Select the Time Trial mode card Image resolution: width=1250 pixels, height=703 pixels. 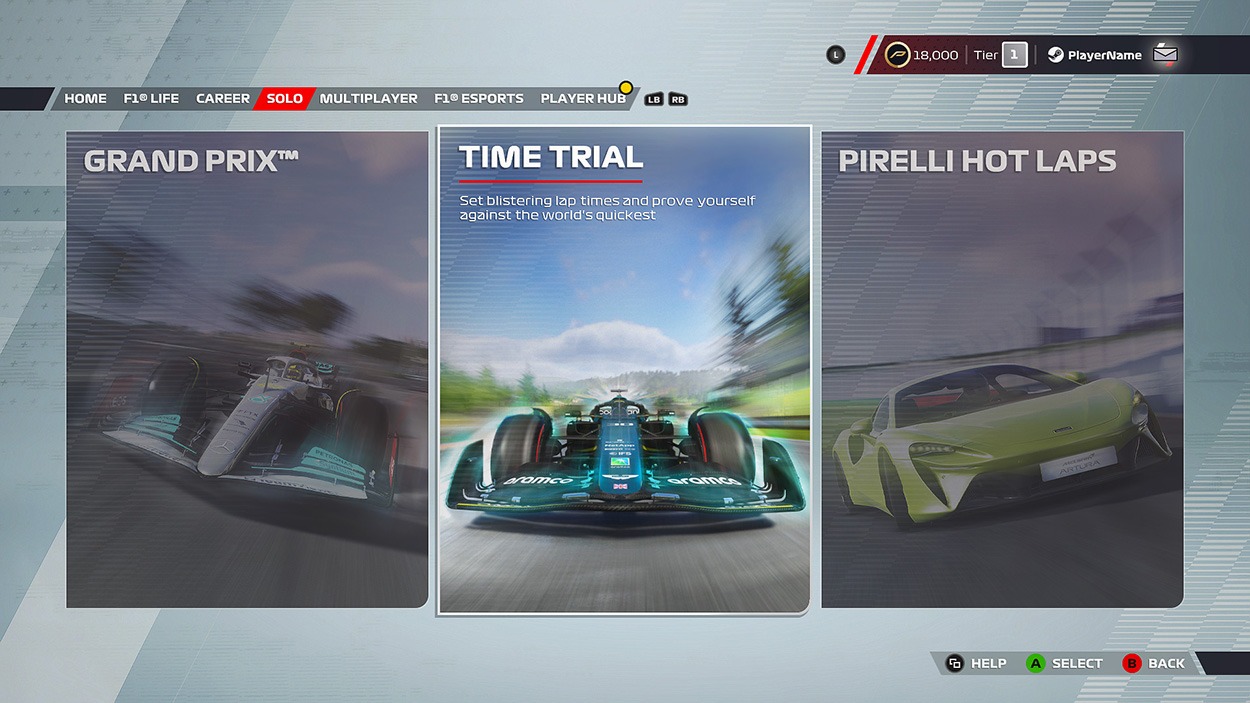pyautogui.click(x=623, y=369)
